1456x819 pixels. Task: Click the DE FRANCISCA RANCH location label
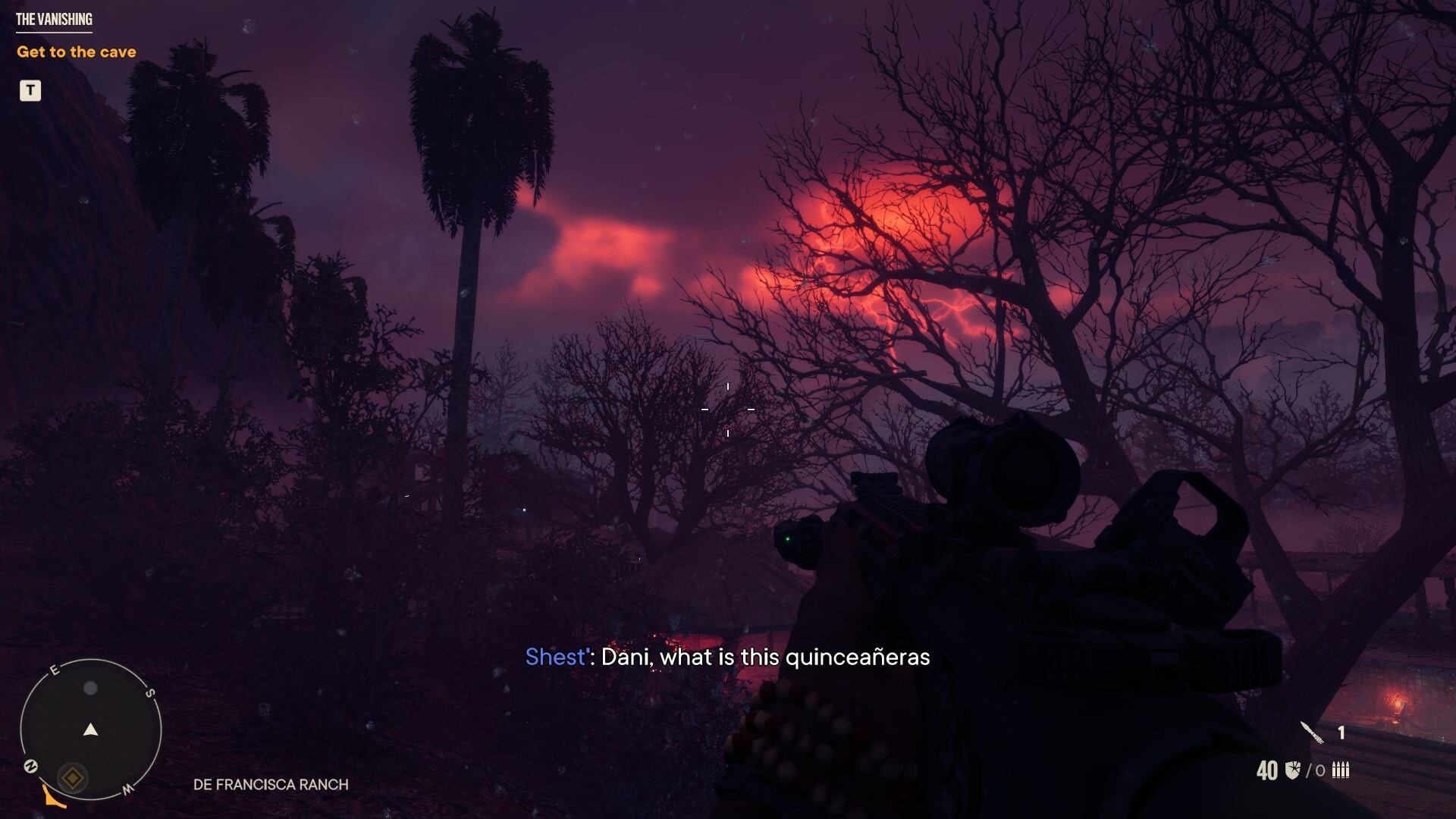[x=271, y=786]
